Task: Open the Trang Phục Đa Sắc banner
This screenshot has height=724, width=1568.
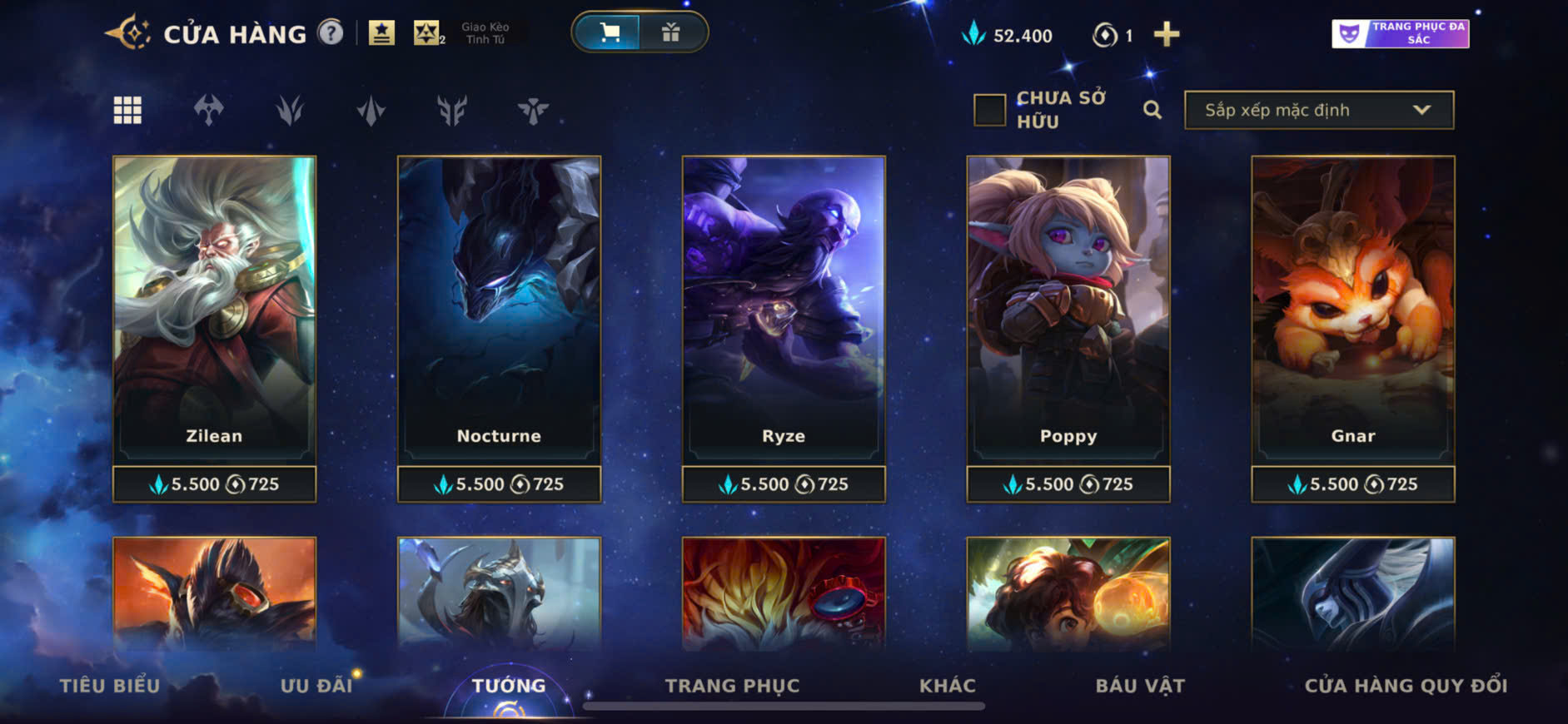Action: [x=1400, y=33]
